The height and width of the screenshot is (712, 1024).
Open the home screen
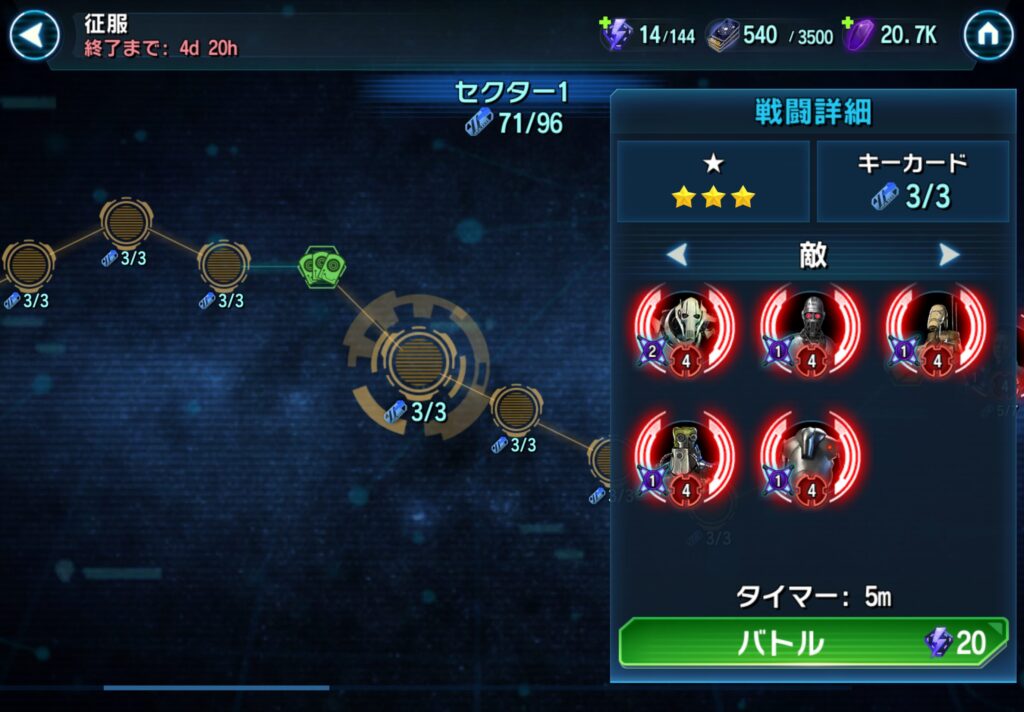(x=987, y=36)
